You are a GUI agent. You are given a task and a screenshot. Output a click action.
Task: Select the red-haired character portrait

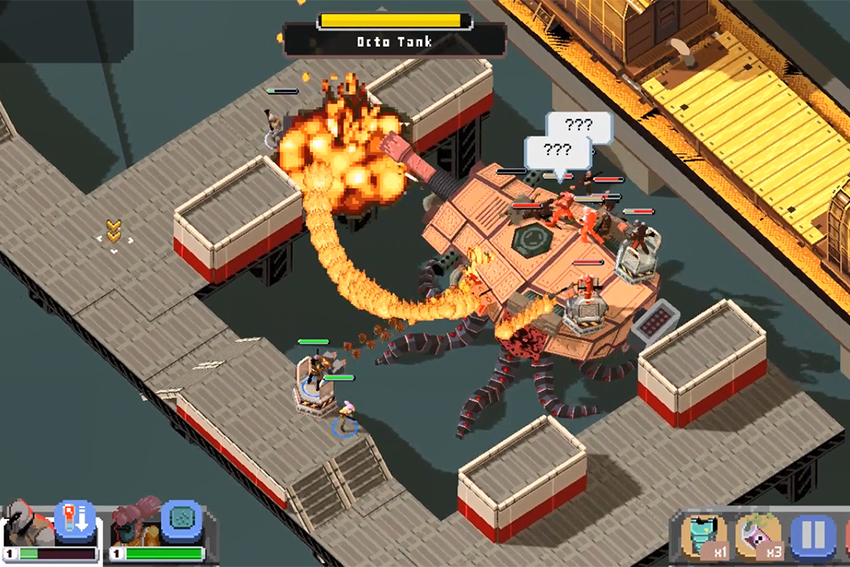point(134,527)
